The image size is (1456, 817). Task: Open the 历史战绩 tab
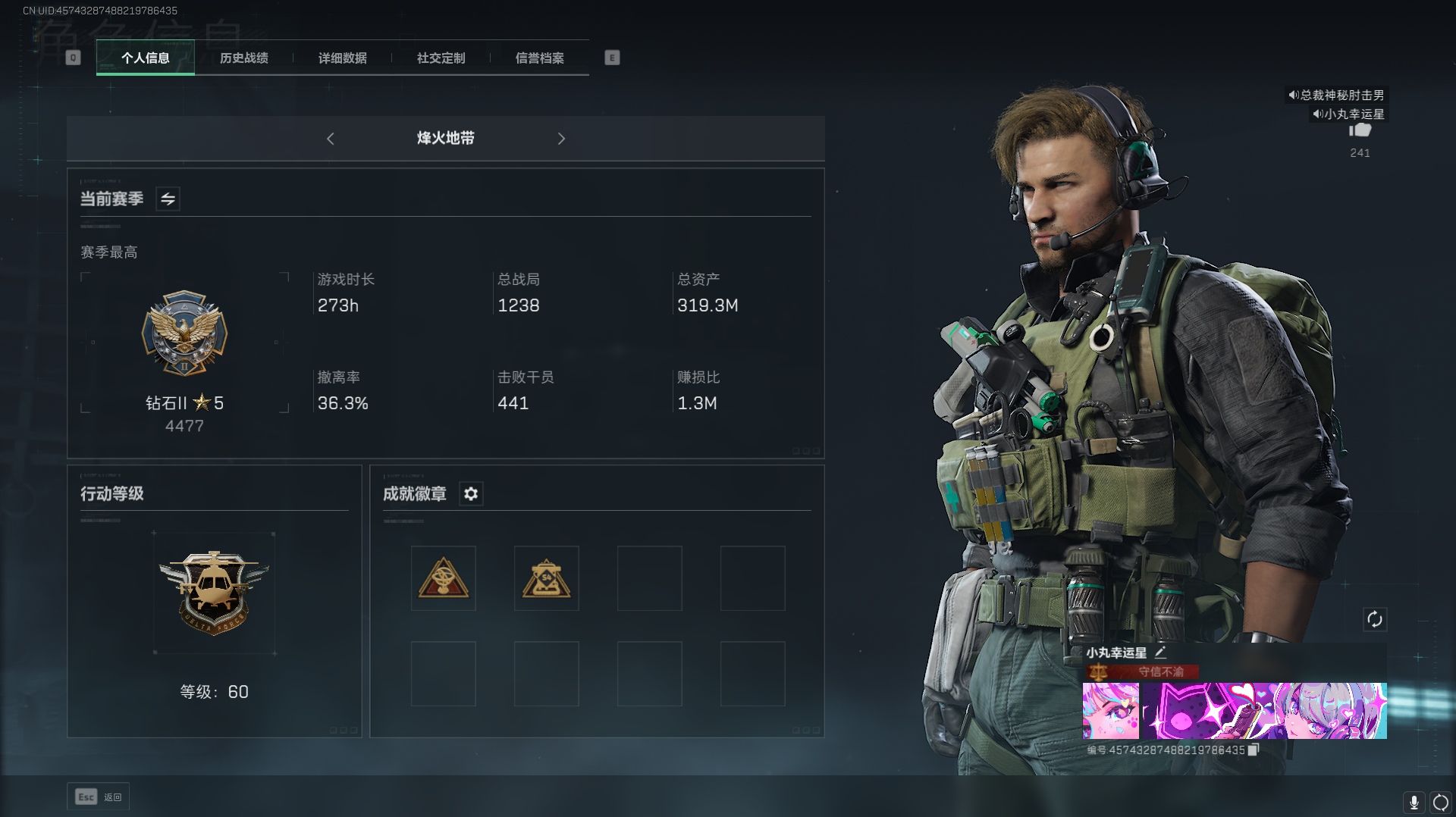(244, 58)
